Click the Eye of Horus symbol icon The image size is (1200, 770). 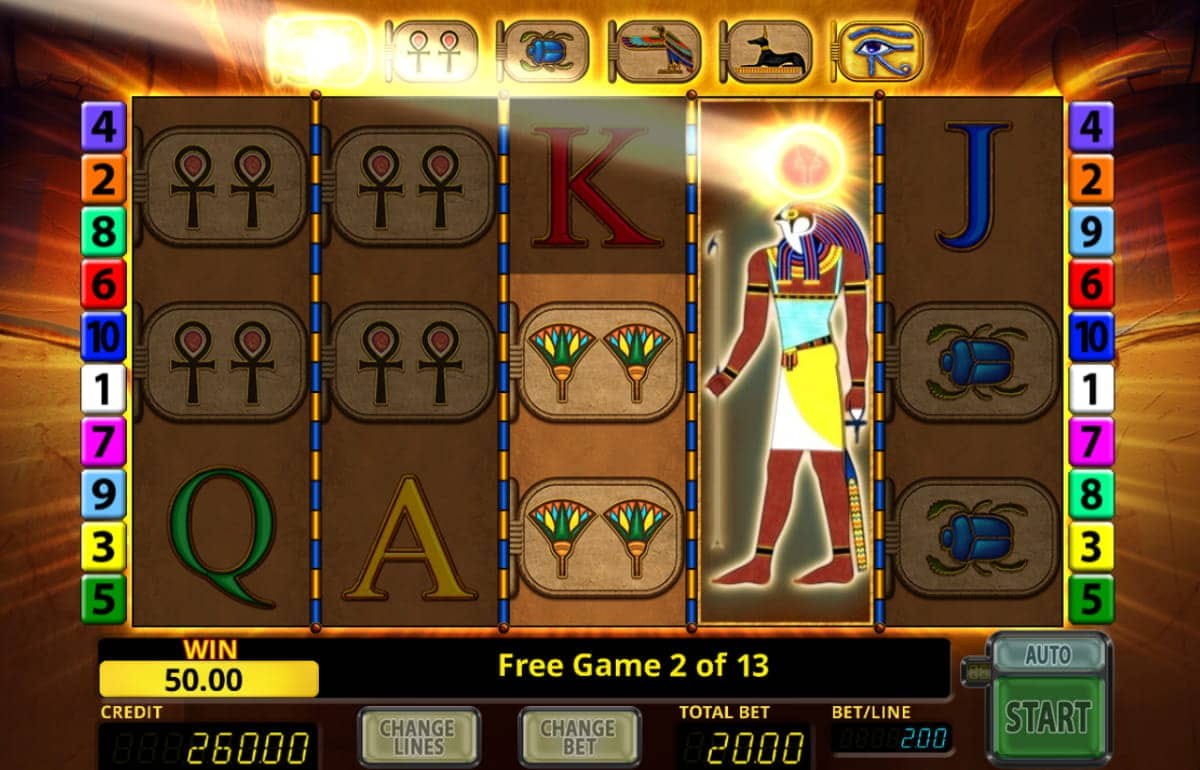coord(879,51)
